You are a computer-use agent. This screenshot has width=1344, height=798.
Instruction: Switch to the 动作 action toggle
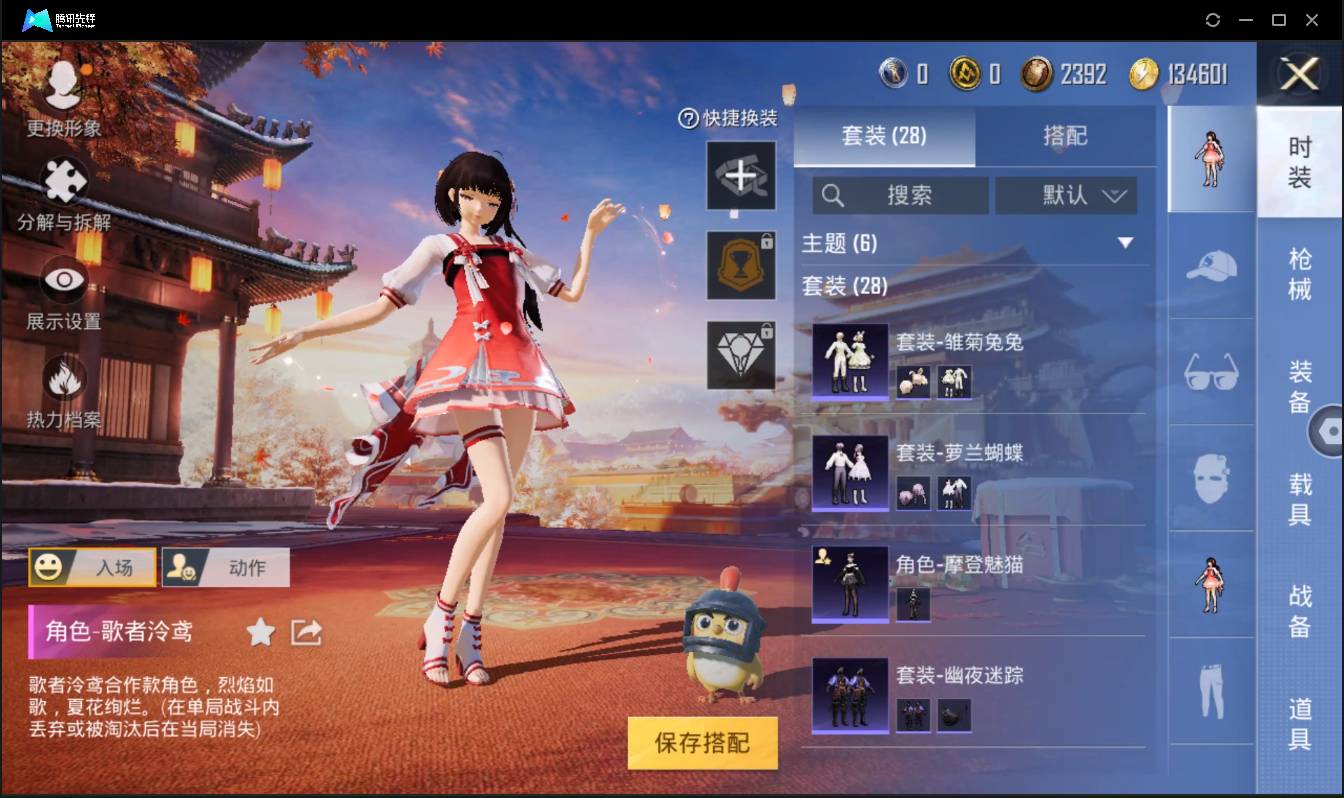[x=225, y=567]
